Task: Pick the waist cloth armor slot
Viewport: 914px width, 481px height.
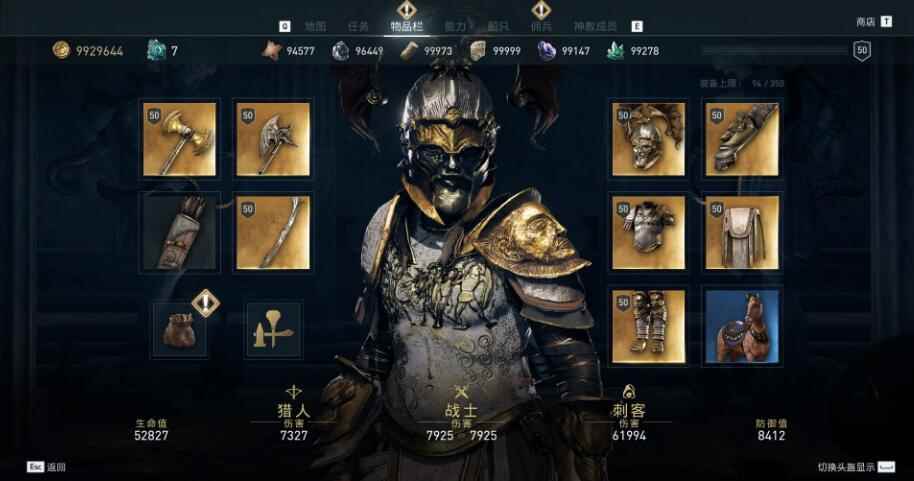Action: pyautogui.click(x=742, y=232)
